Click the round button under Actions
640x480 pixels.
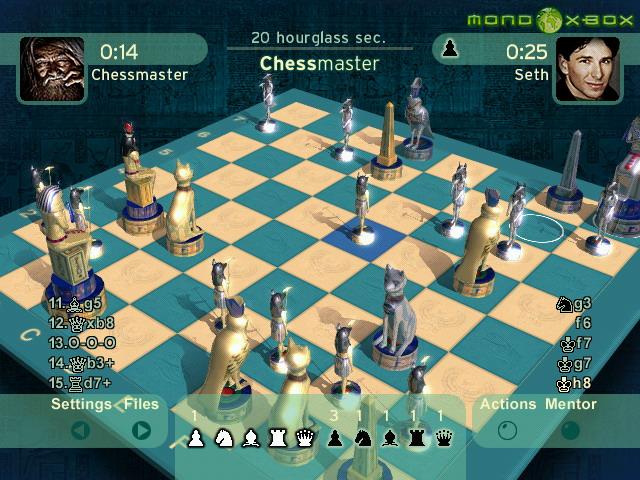tap(508, 431)
